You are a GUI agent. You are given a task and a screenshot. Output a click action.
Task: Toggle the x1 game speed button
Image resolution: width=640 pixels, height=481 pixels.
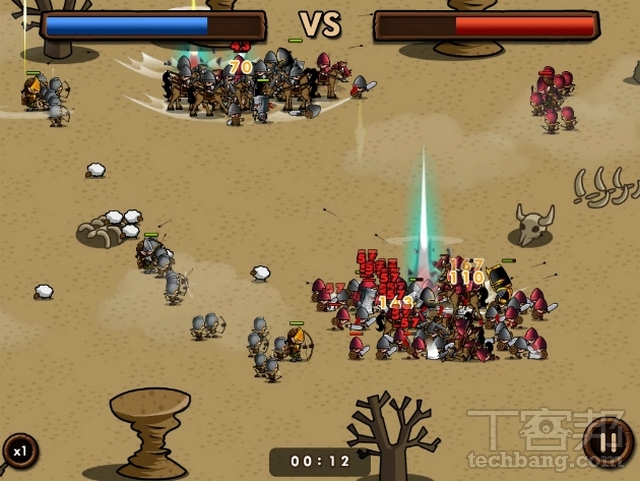(18, 452)
